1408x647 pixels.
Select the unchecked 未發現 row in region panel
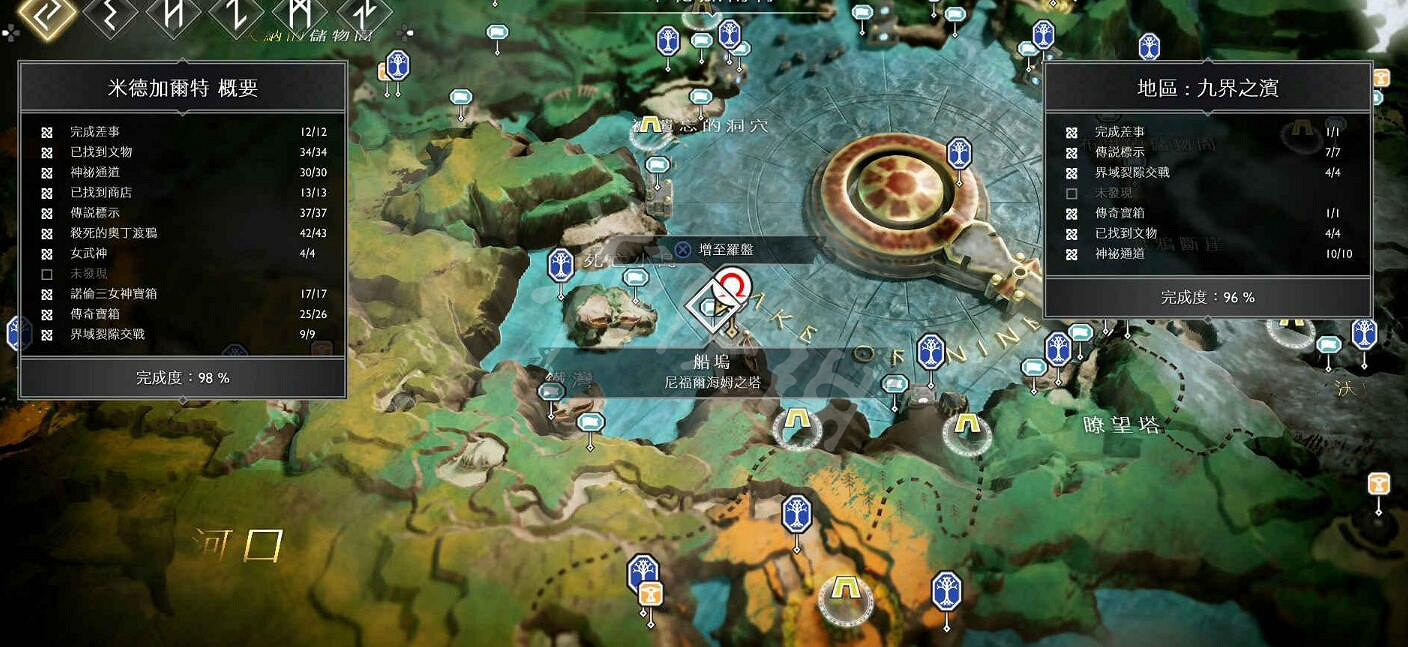point(1207,193)
